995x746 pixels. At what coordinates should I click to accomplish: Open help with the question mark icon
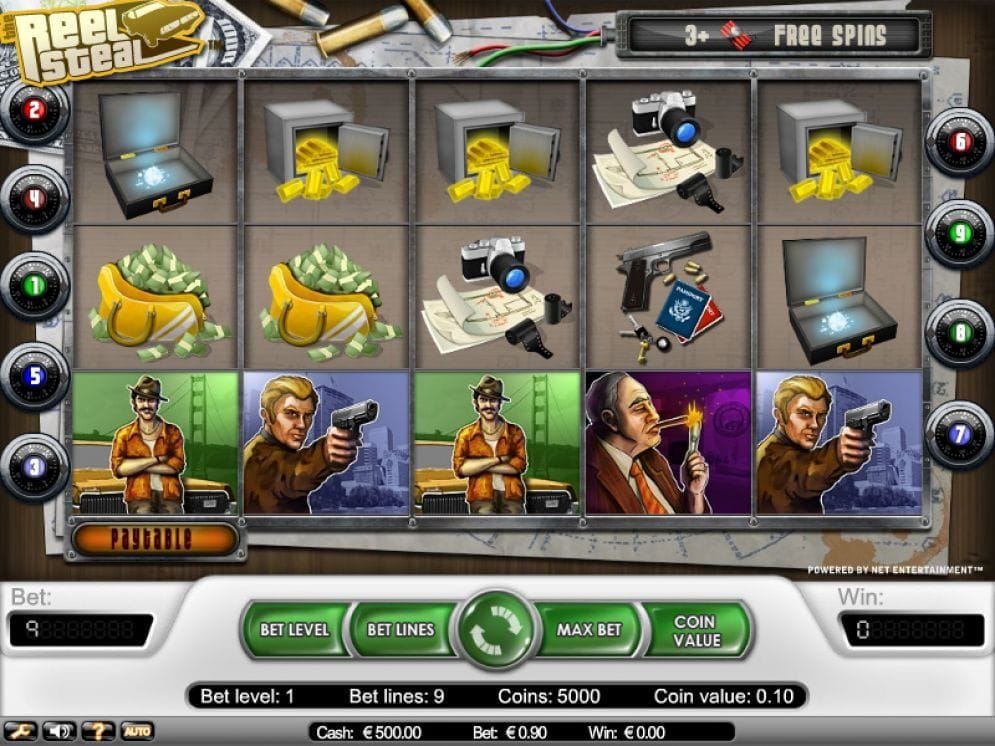(x=97, y=731)
